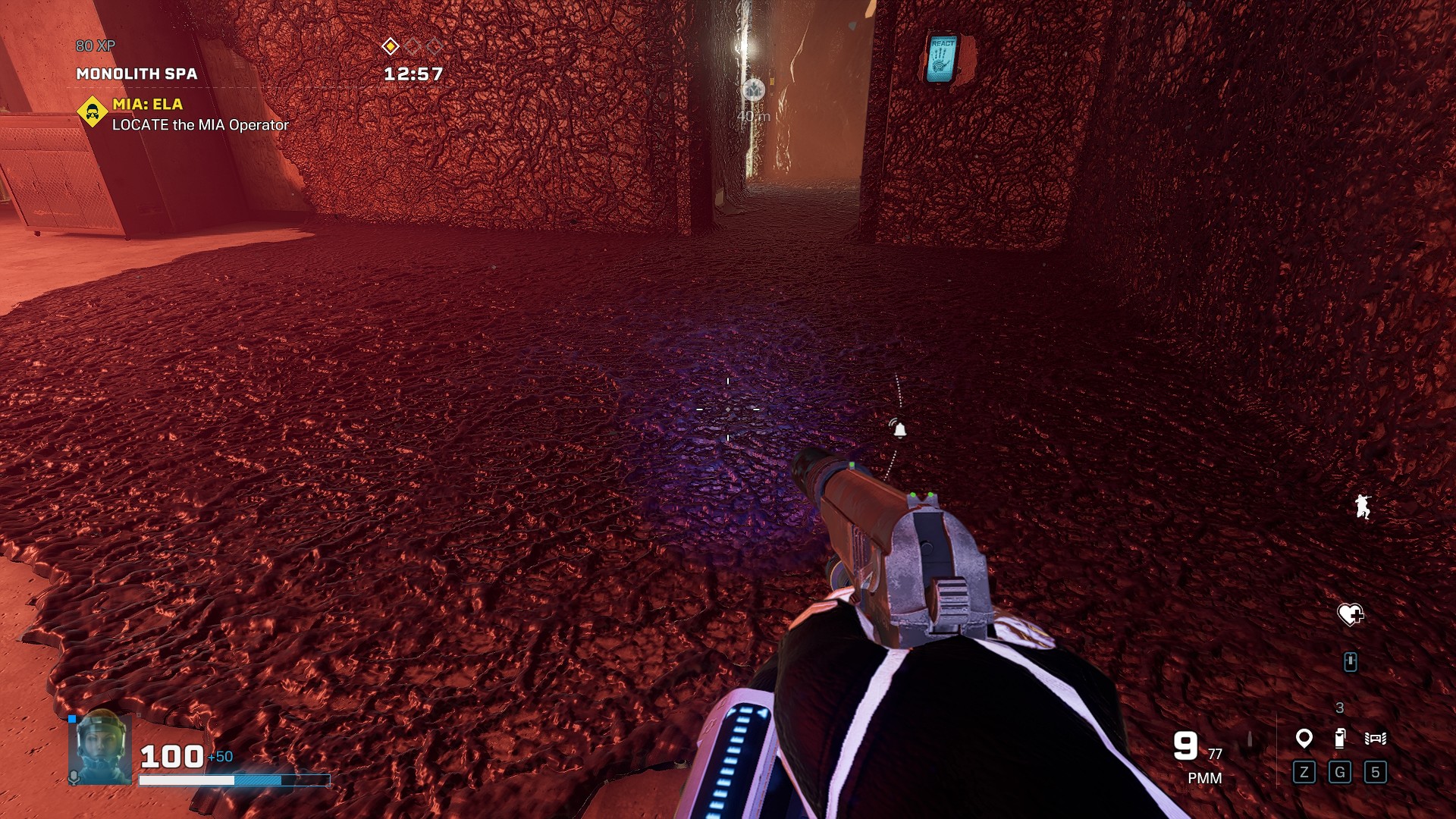Choose the recon drone icon
This screenshot has width=1456, height=819.
pos(1376,738)
